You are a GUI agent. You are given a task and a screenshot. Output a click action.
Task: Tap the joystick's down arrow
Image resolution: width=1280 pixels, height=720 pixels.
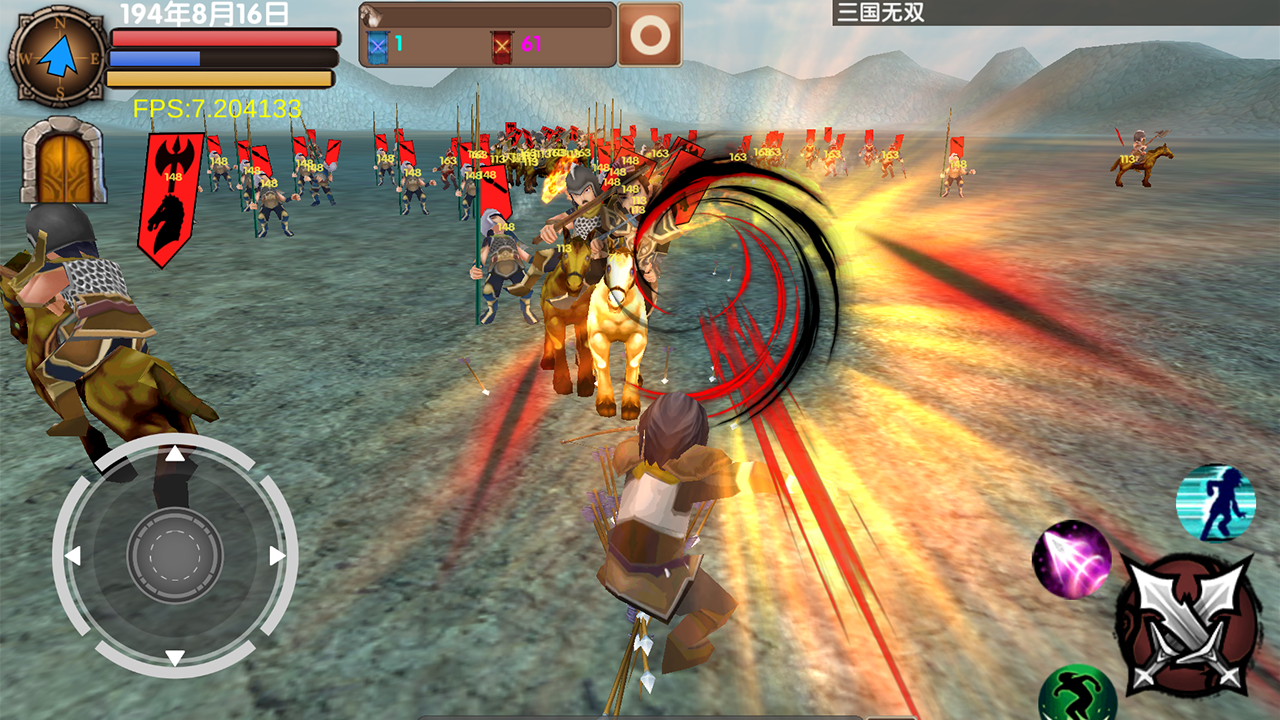(175, 657)
